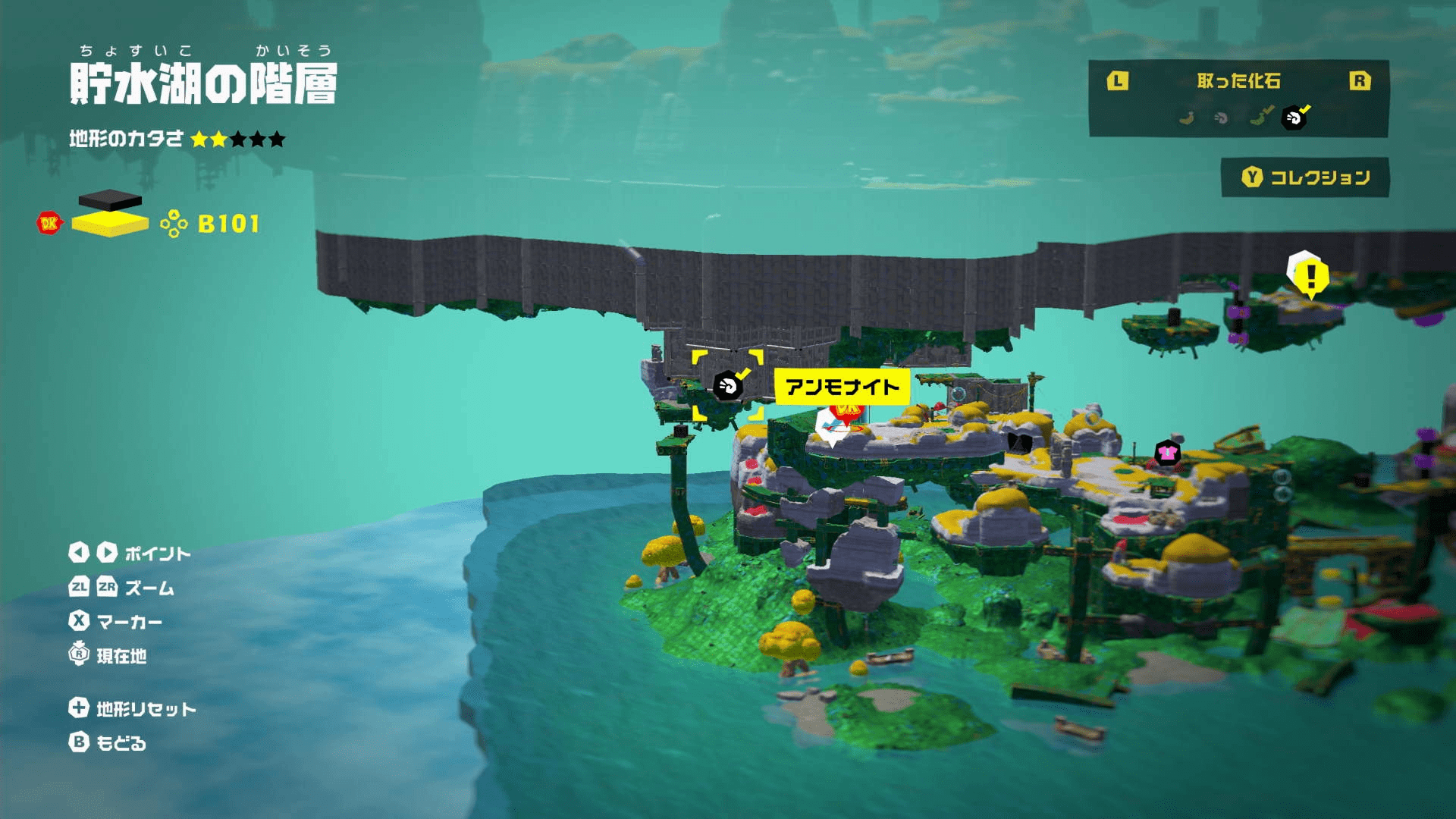
Task: Select the first dimmed banana-shaped fossil icon
Action: pos(1187,118)
